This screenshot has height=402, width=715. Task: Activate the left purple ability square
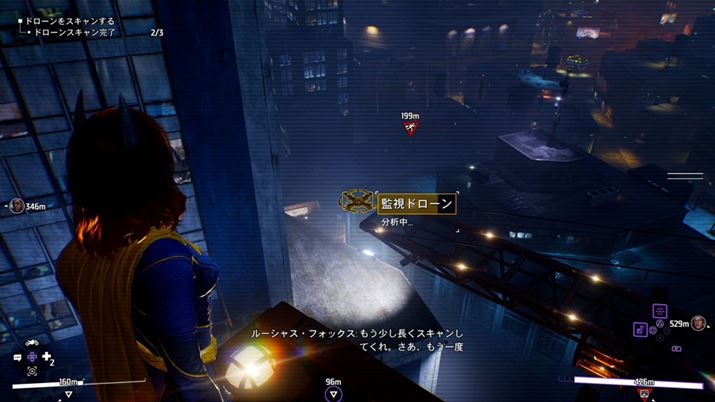click(639, 328)
